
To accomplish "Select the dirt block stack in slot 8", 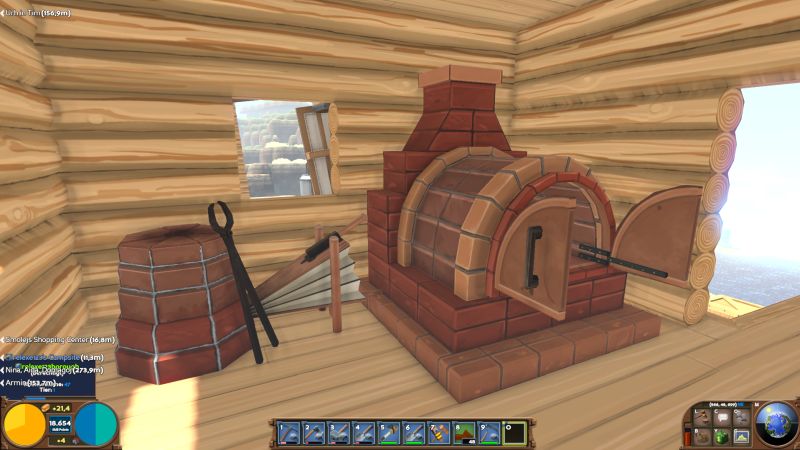I will [x=464, y=432].
